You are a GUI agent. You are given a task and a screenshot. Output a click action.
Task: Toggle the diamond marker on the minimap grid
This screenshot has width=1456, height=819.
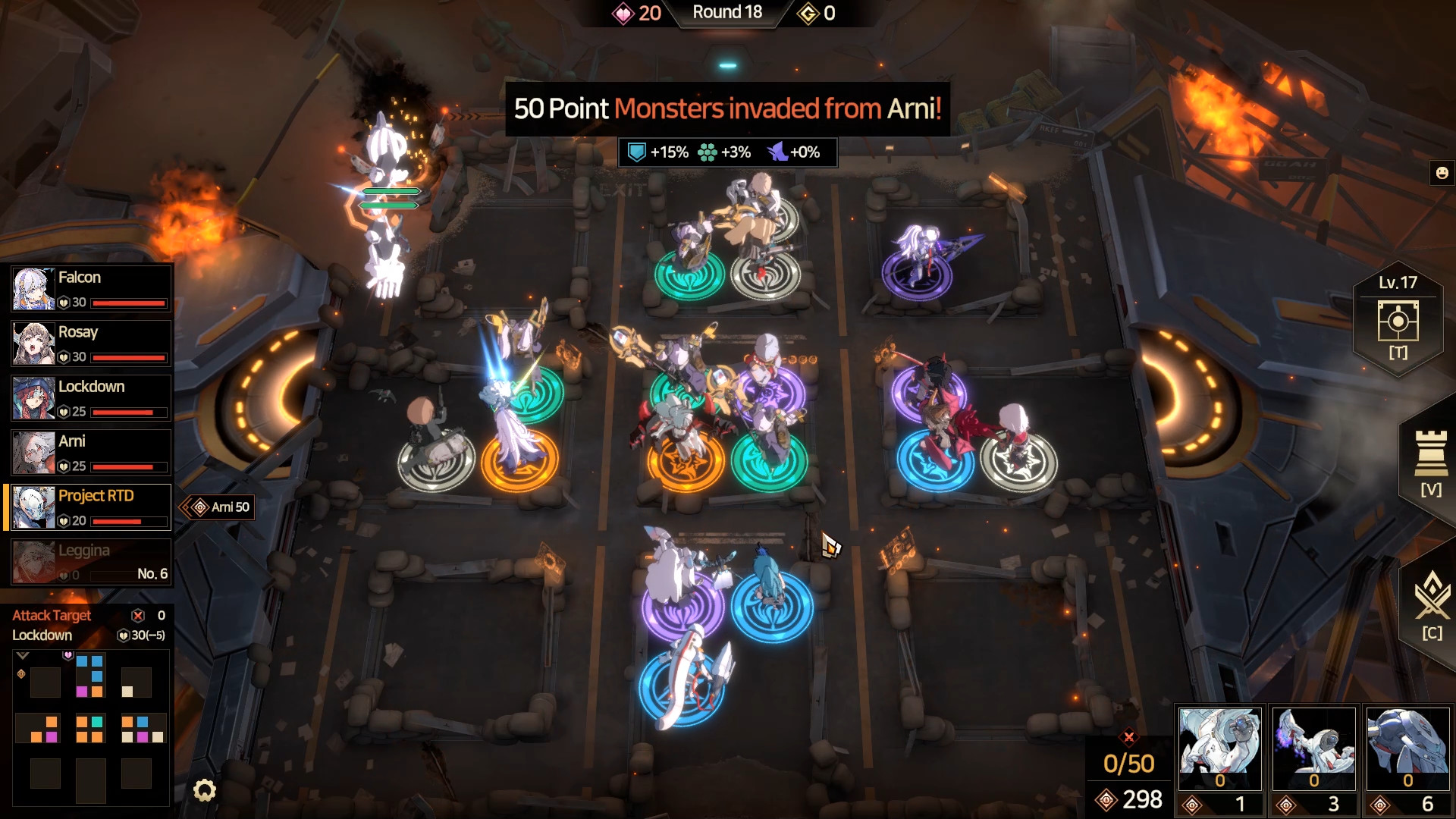click(x=20, y=674)
